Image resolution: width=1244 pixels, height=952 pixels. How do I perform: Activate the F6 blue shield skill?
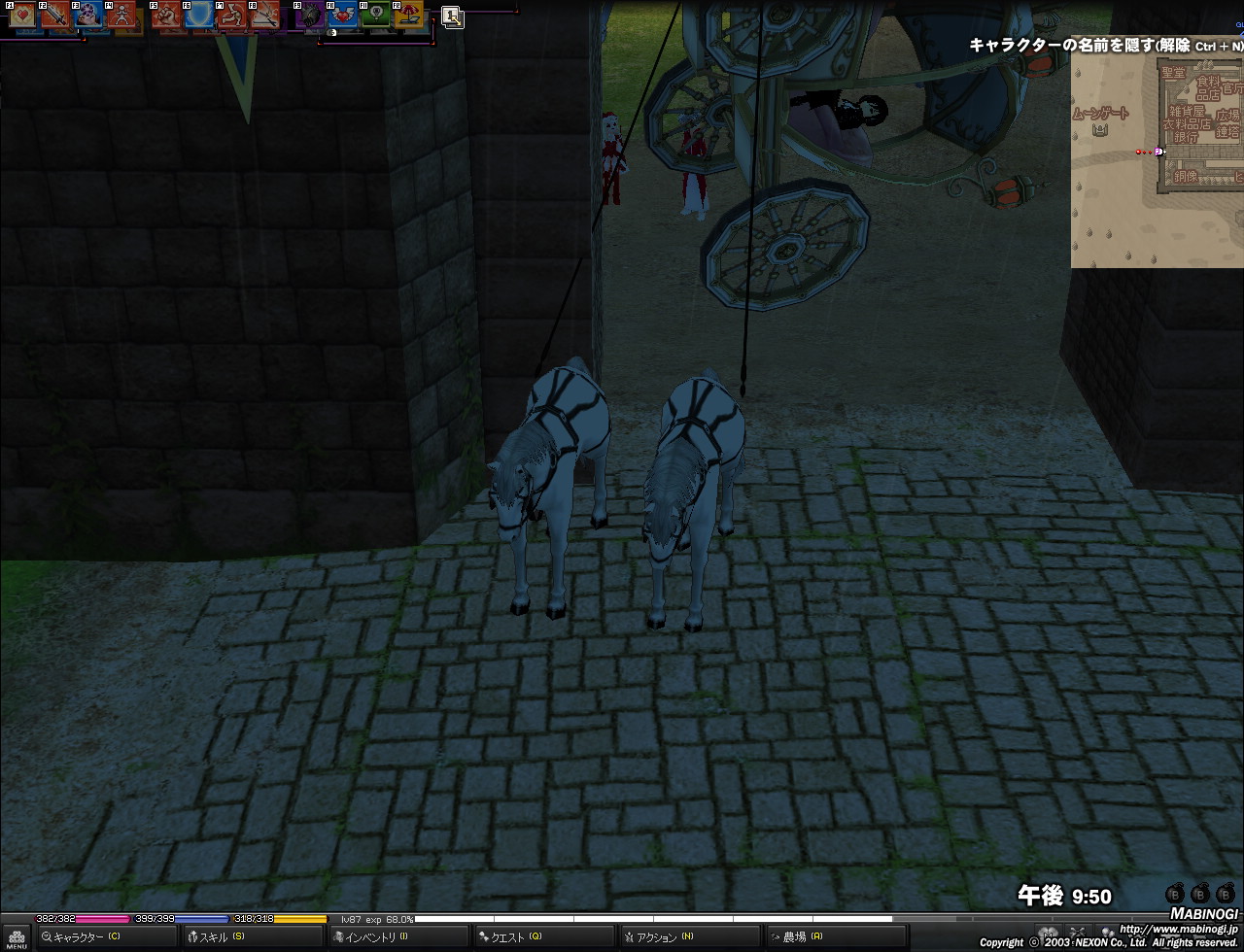pyautogui.click(x=199, y=15)
